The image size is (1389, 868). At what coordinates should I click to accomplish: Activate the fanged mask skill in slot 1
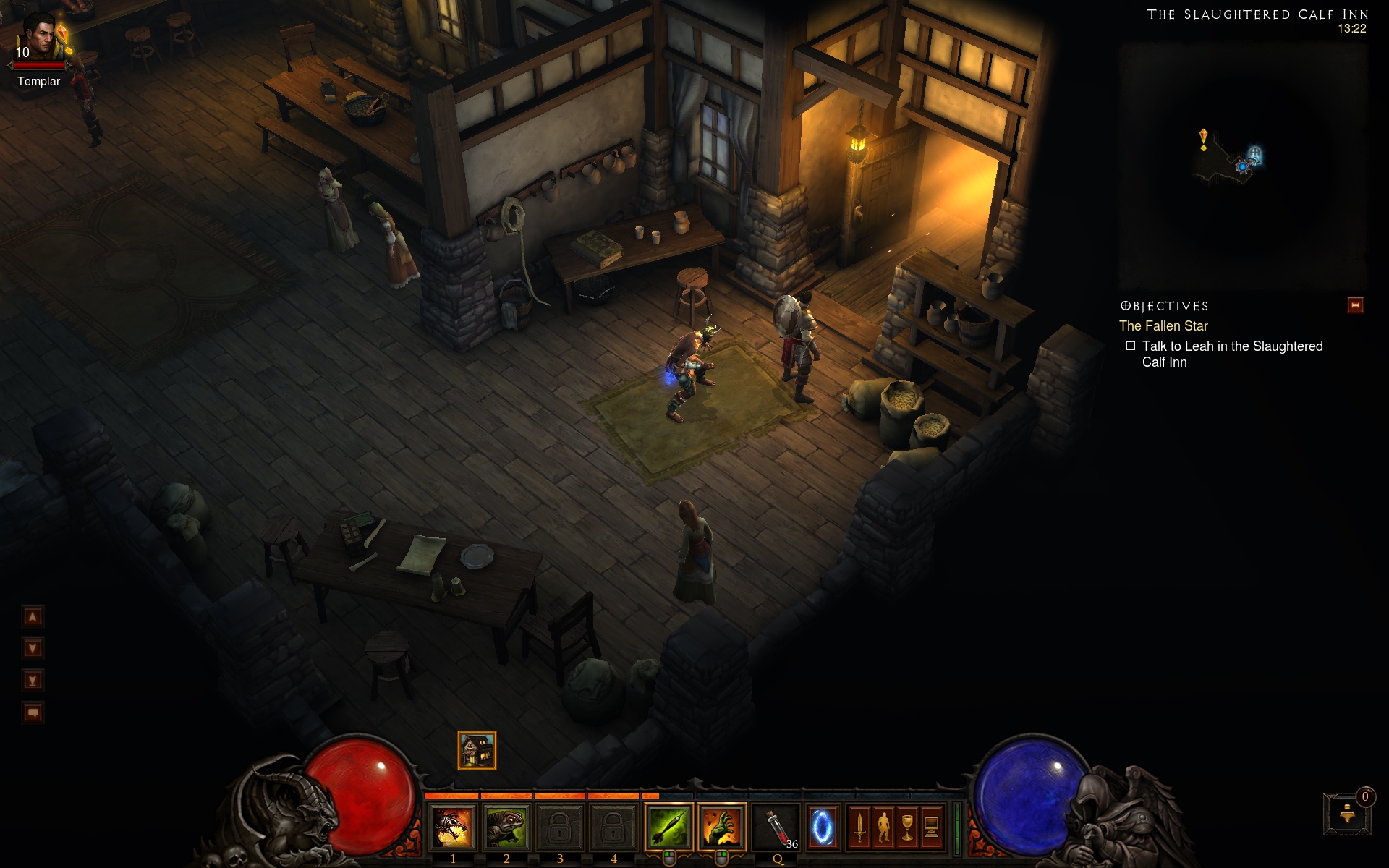pos(453,827)
